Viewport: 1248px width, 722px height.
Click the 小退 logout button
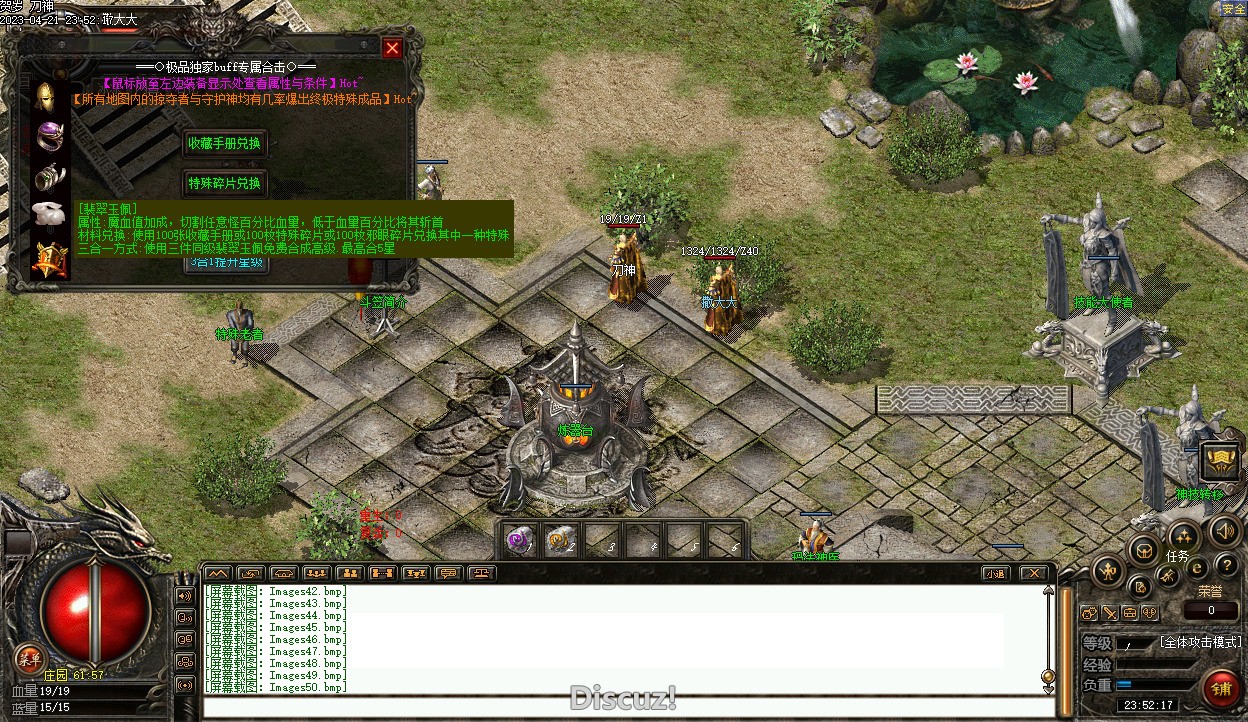pos(994,573)
